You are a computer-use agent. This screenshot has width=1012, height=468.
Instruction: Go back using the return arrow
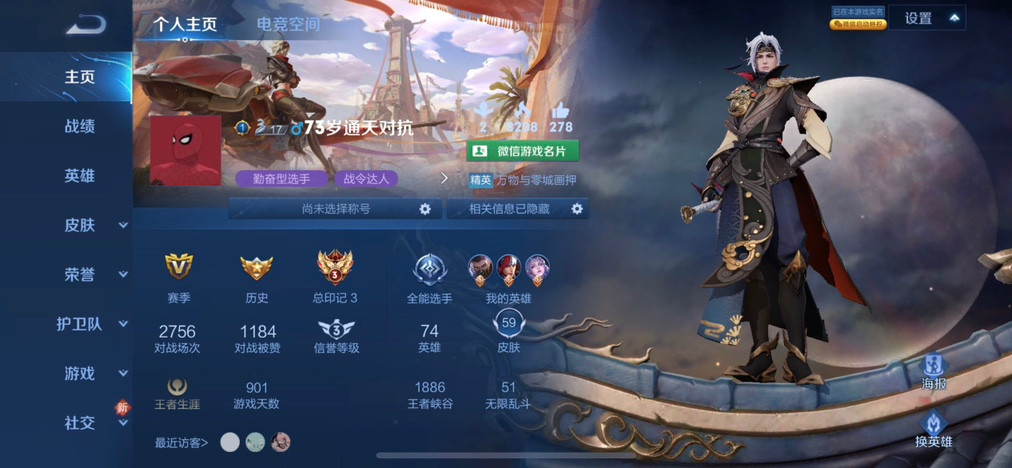click(86, 24)
